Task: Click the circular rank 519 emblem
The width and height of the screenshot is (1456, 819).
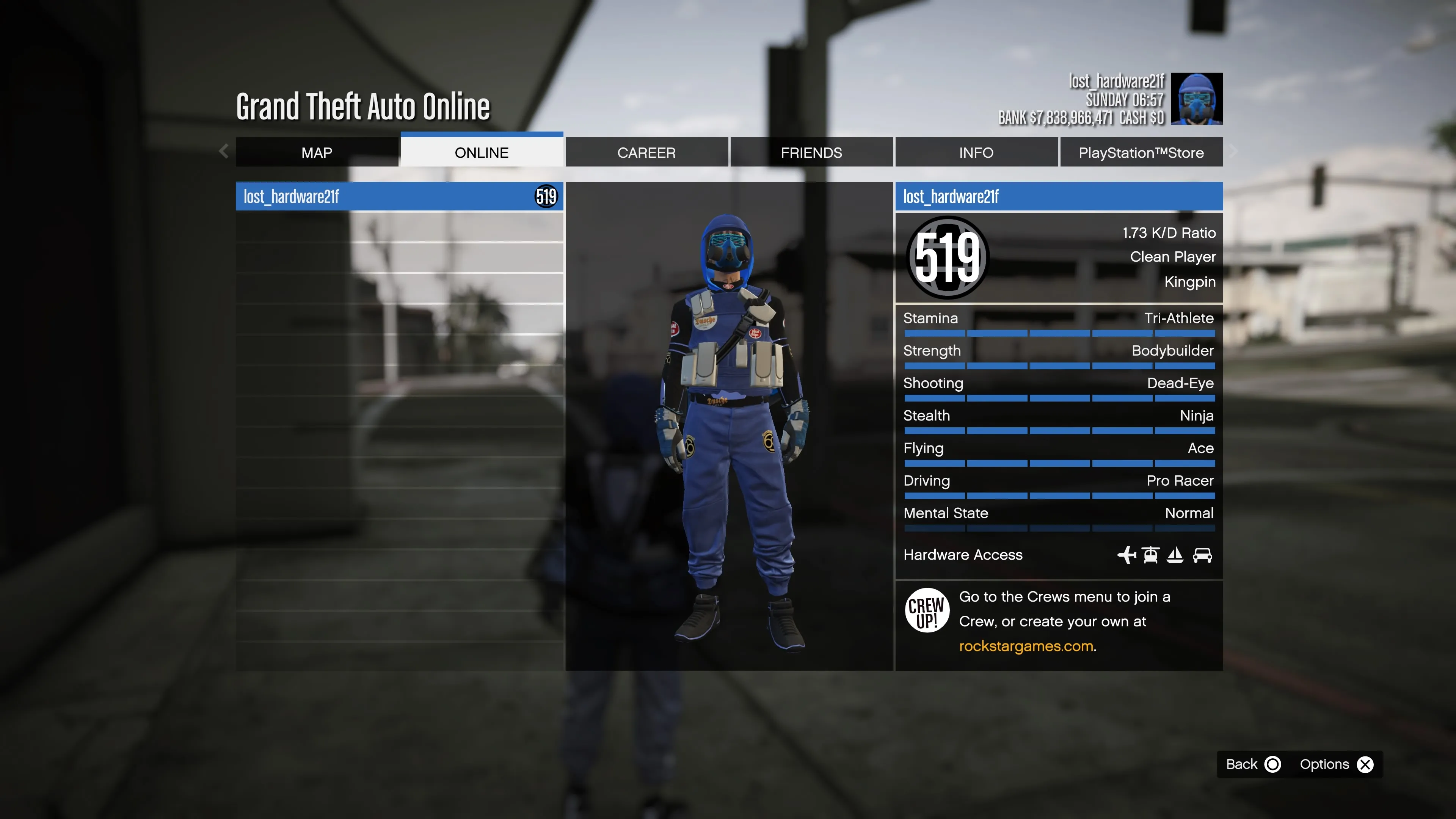Action: pyautogui.click(x=948, y=257)
